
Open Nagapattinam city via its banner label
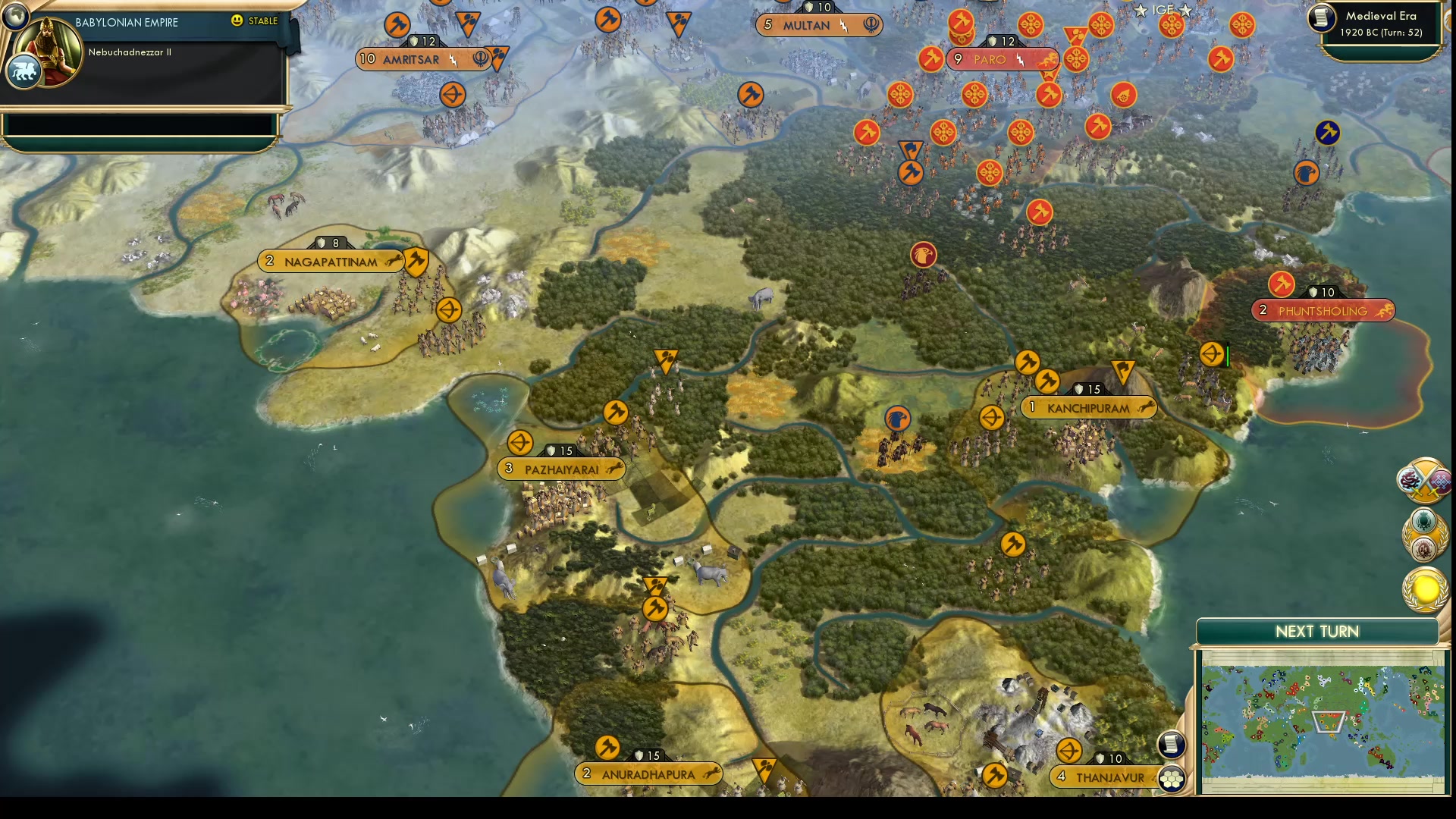tap(330, 261)
